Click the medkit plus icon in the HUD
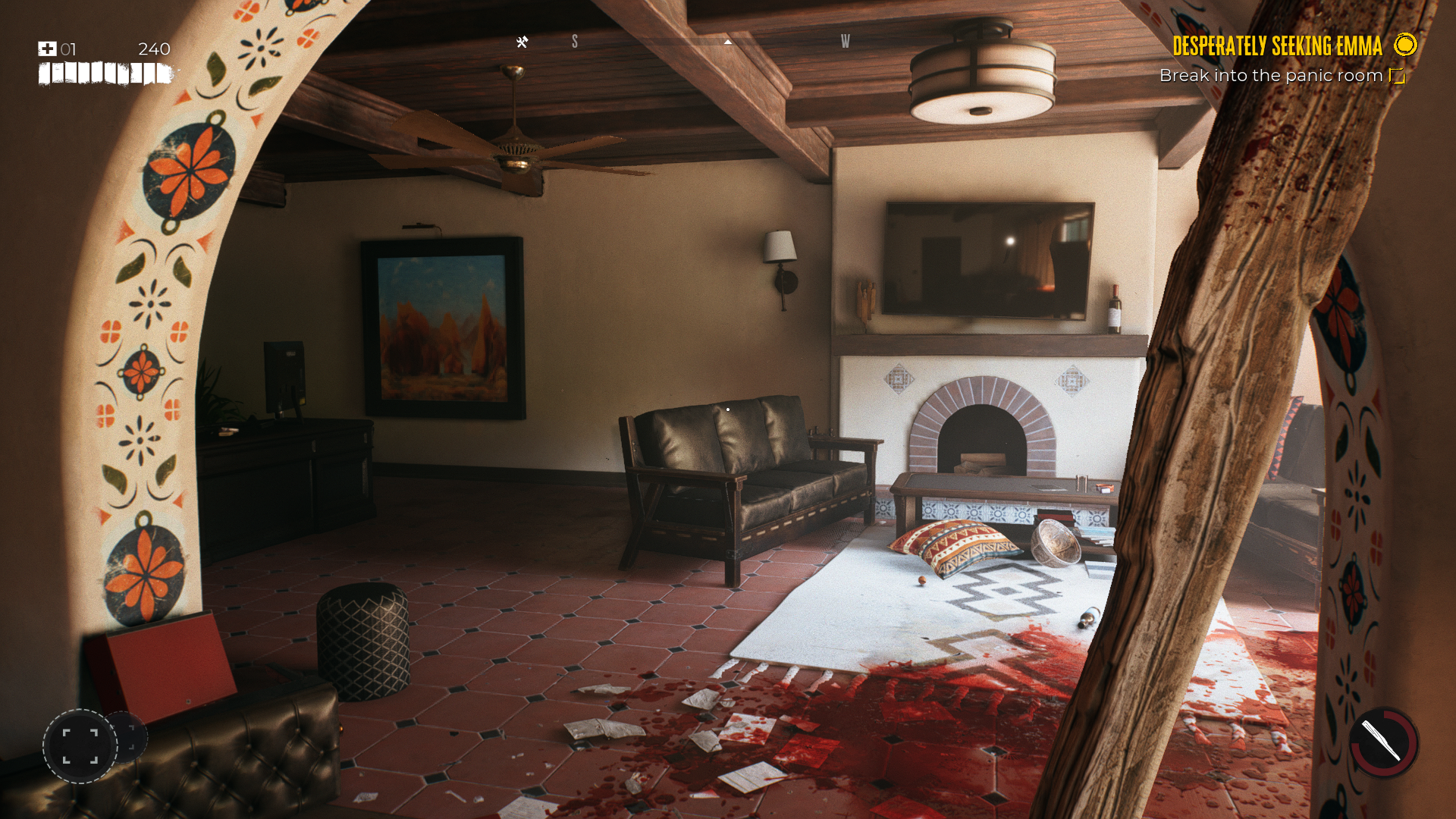This screenshot has height=819, width=1456. point(47,49)
